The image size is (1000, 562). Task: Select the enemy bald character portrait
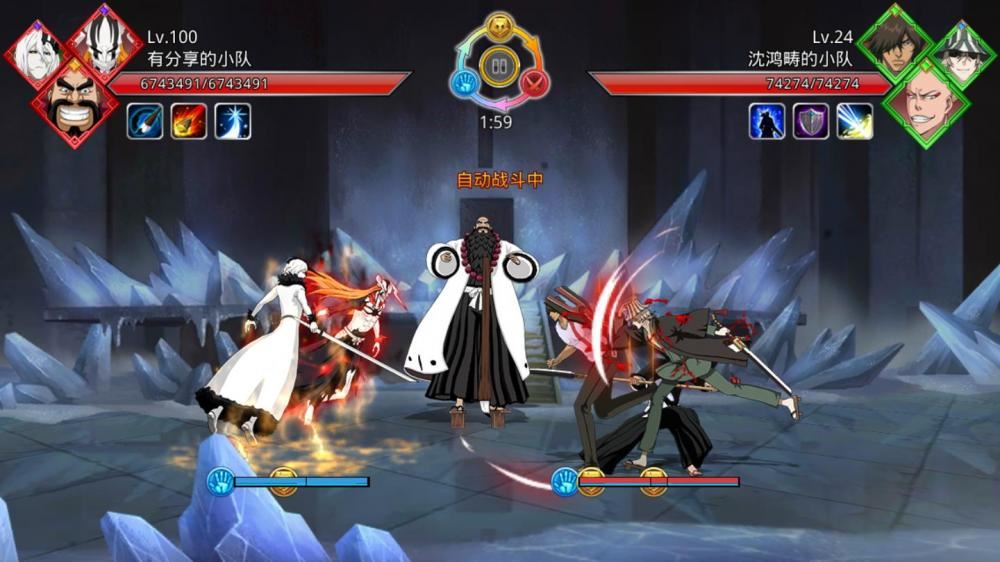point(926,102)
